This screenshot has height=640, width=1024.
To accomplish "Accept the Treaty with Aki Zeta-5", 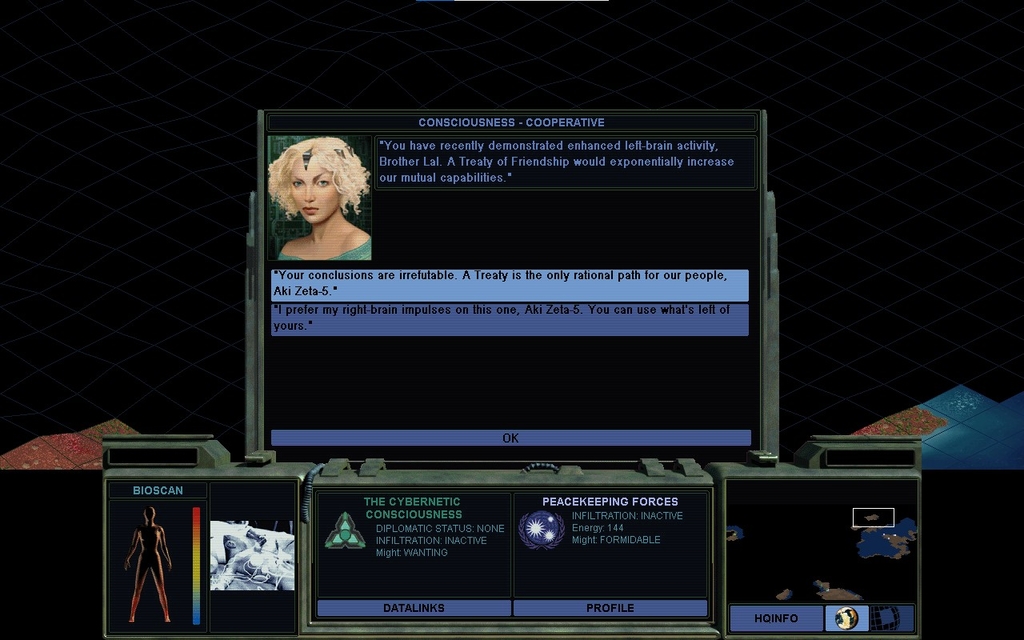I will (509, 284).
